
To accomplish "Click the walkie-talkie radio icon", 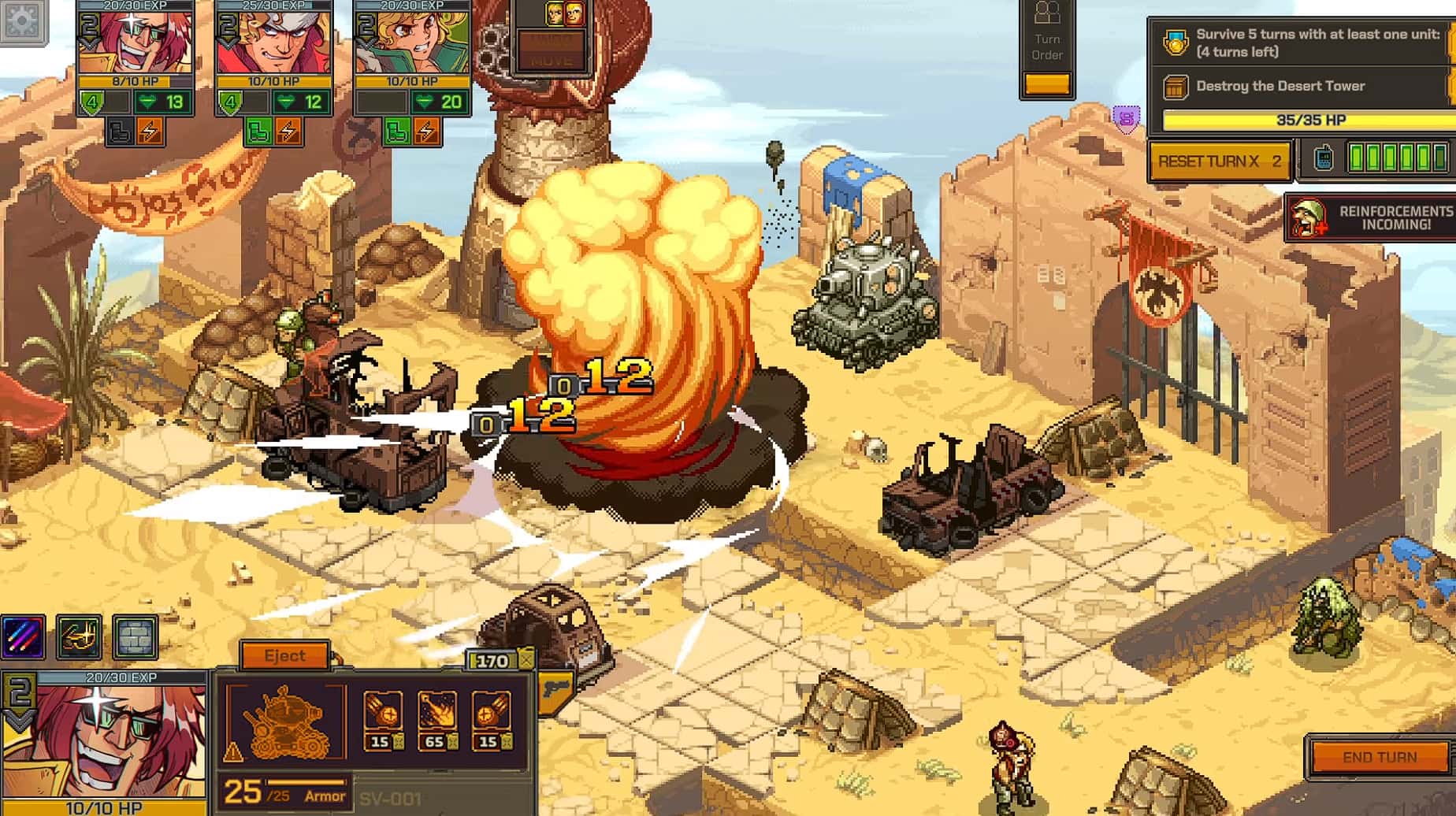I will pyautogui.click(x=1324, y=158).
